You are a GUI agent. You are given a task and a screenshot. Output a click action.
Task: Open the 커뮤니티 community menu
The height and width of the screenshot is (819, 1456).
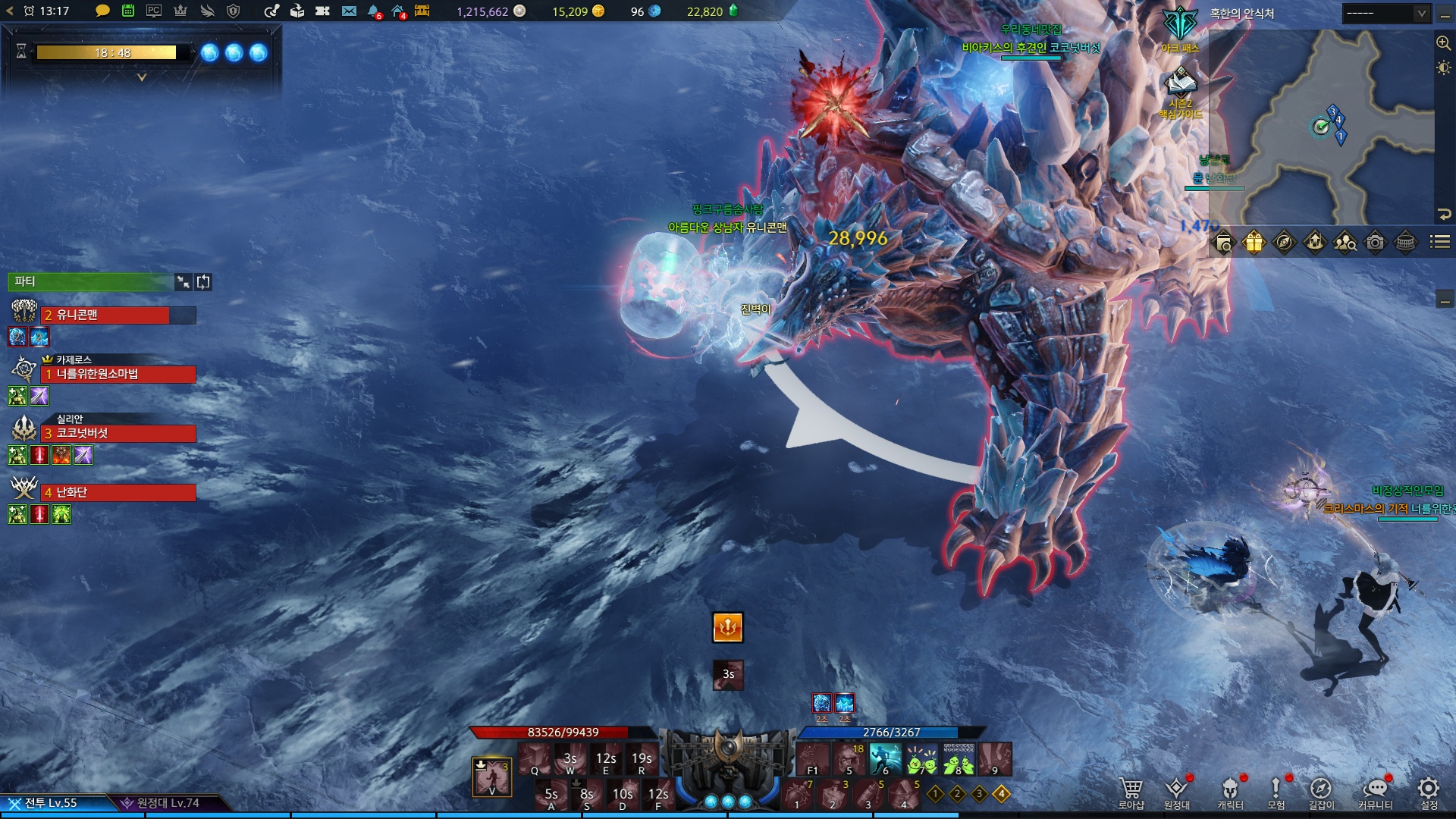click(1375, 792)
